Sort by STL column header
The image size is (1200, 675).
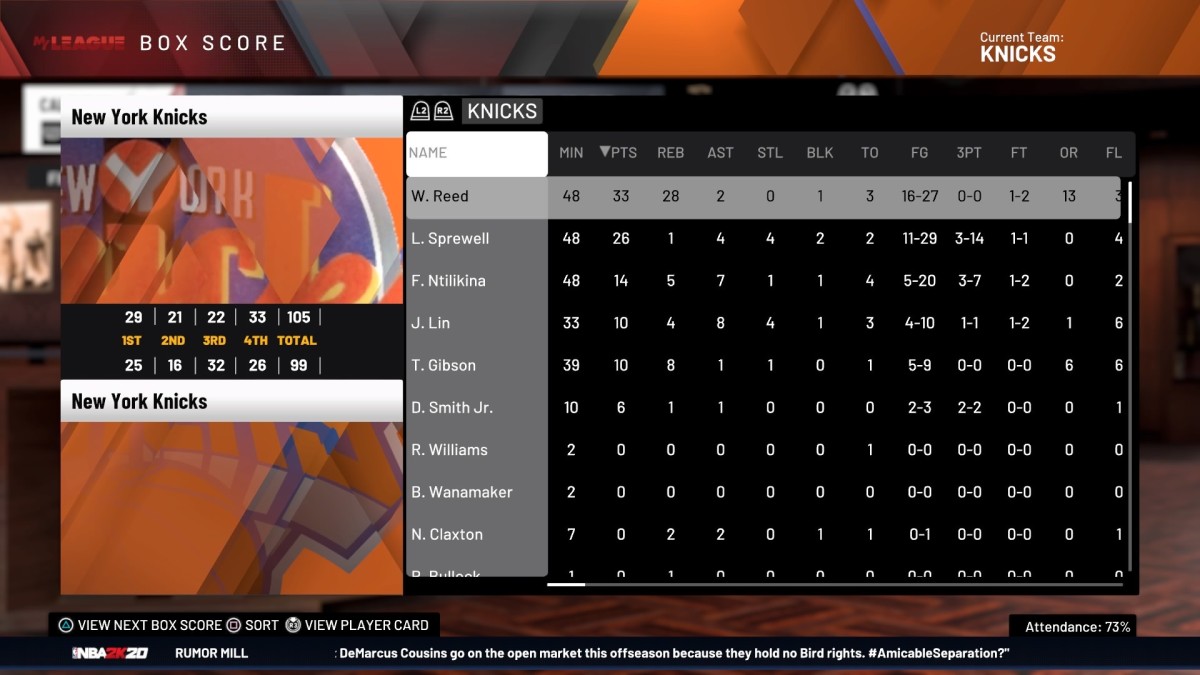pyautogui.click(x=770, y=153)
